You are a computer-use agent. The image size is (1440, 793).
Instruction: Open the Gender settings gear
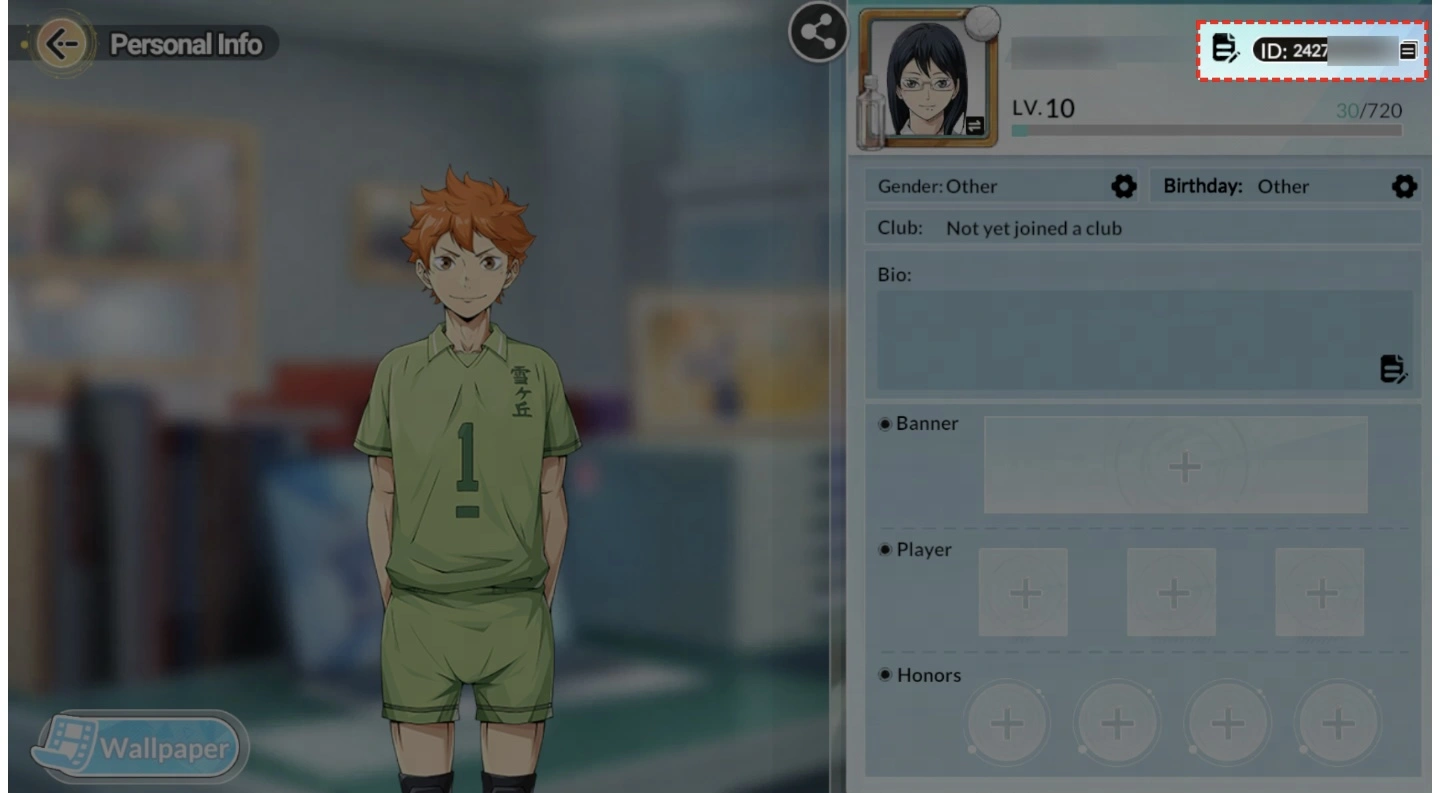tap(1123, 186)
